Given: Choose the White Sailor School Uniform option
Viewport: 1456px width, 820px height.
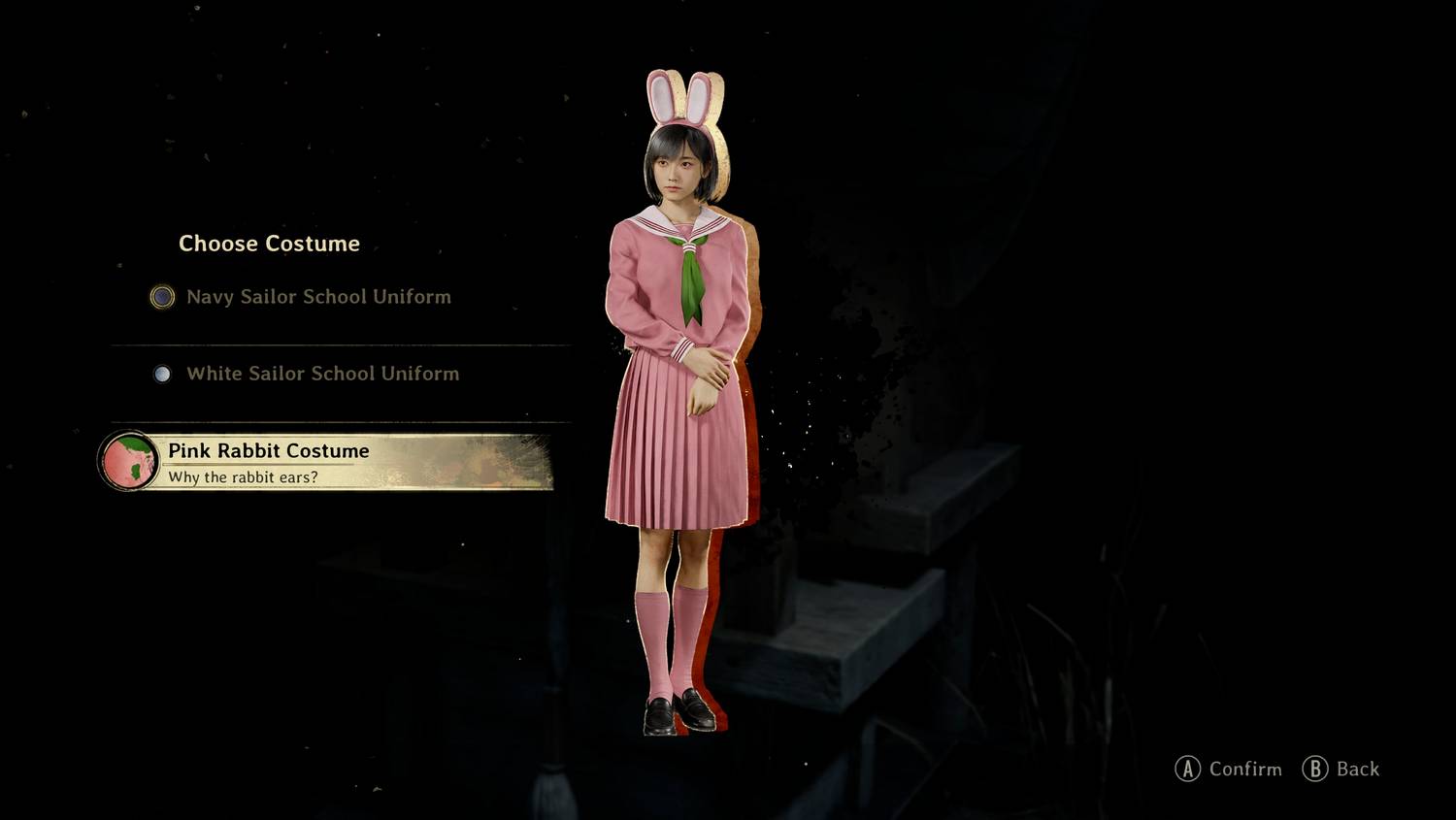Looking at the screenshot, I should (321, 374).
